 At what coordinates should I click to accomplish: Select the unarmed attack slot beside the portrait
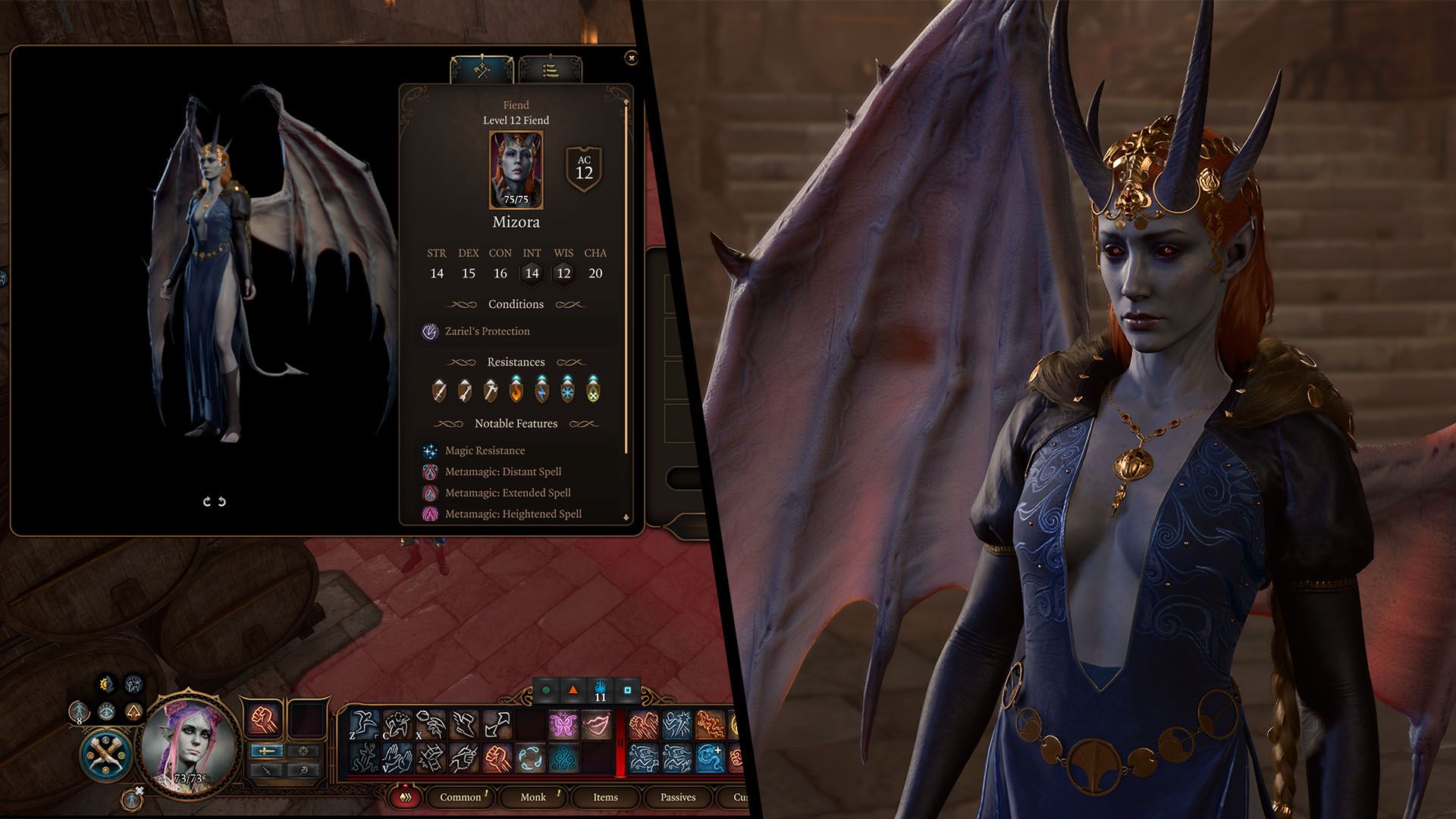tap(263, 719)
